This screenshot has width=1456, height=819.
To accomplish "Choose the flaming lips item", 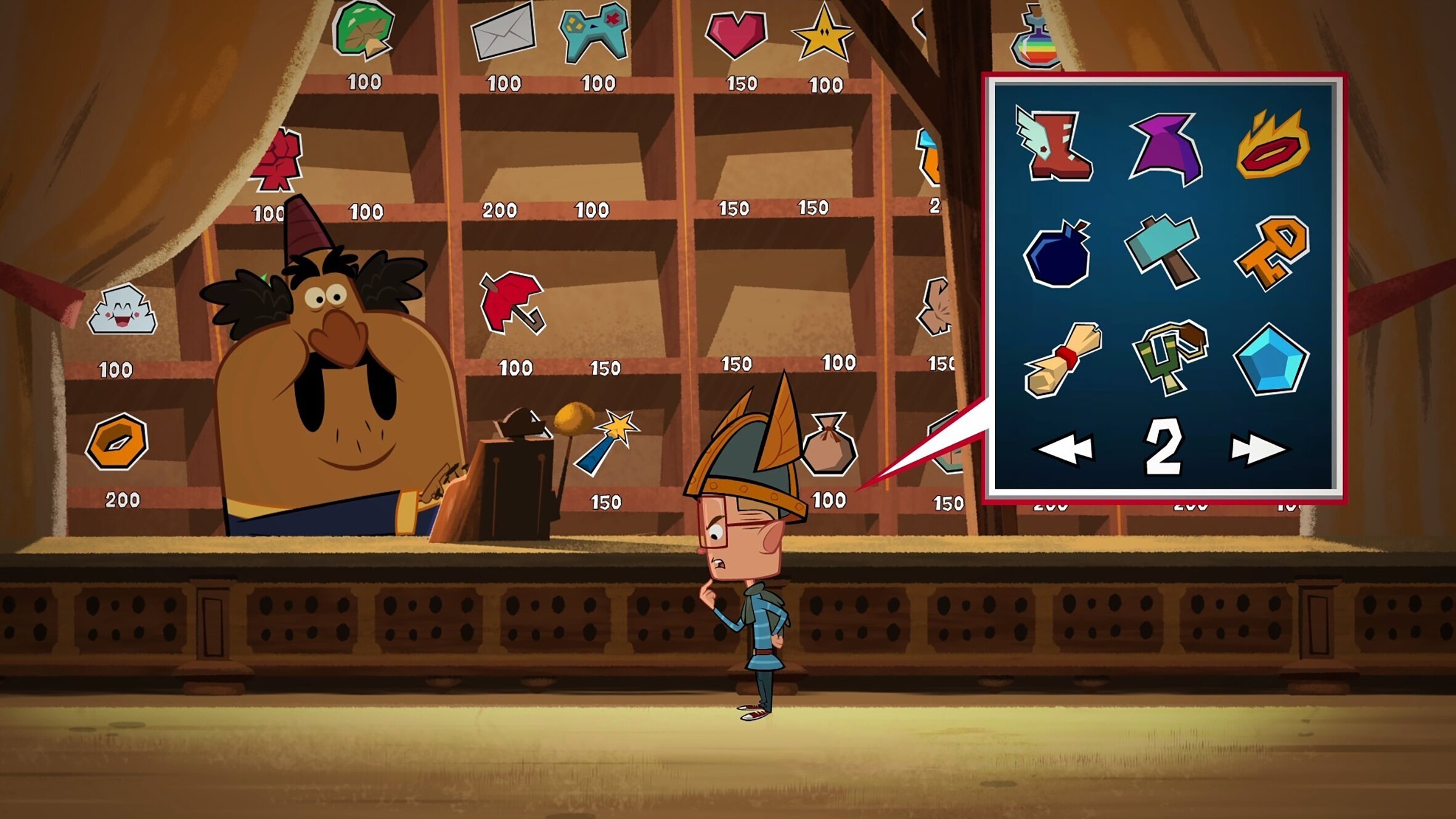I will coord(1272,145).
